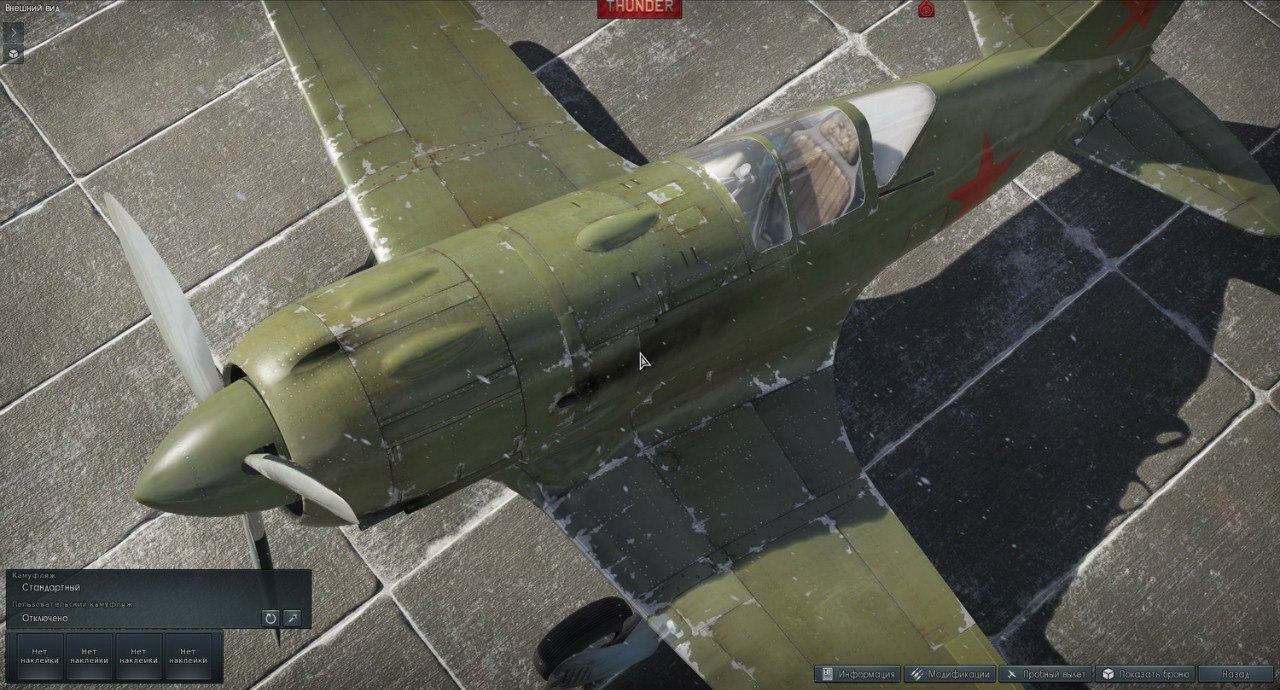Select the Стандартный camouflage option
Image resolution: width=1280 pixels, height=690 pixels.
[x=52, y=588]
